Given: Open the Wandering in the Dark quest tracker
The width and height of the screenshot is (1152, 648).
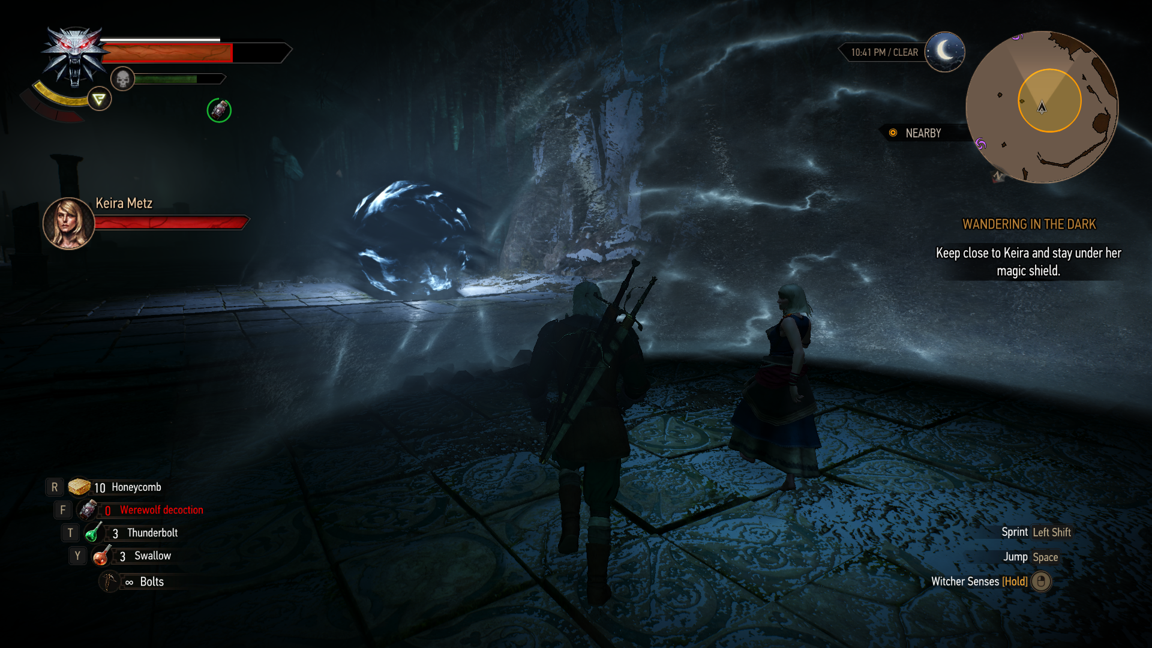Looking at the screenshot, I should pos(1028,225).
